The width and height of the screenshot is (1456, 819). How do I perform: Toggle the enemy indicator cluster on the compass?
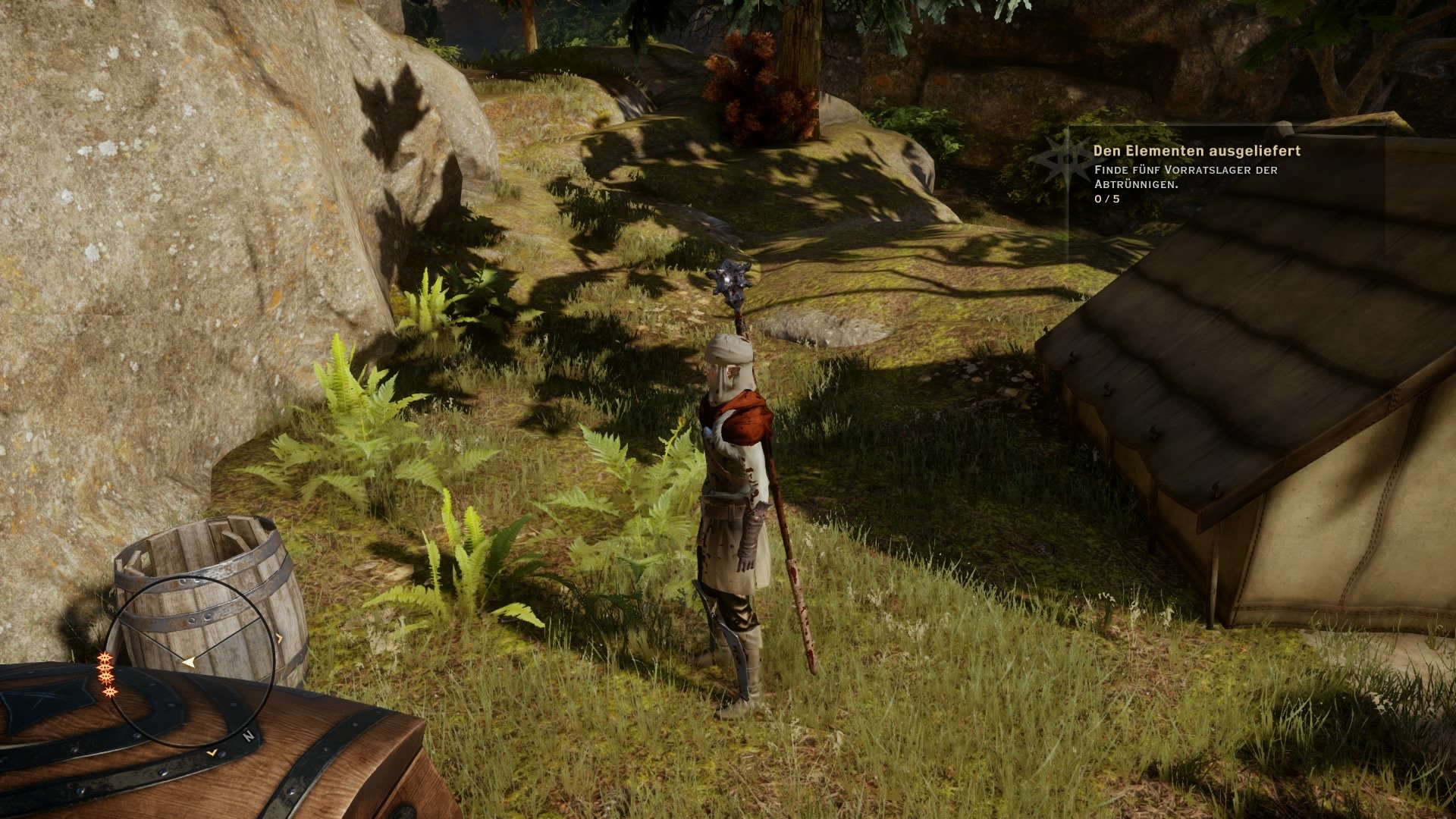[x=108, y=675]
